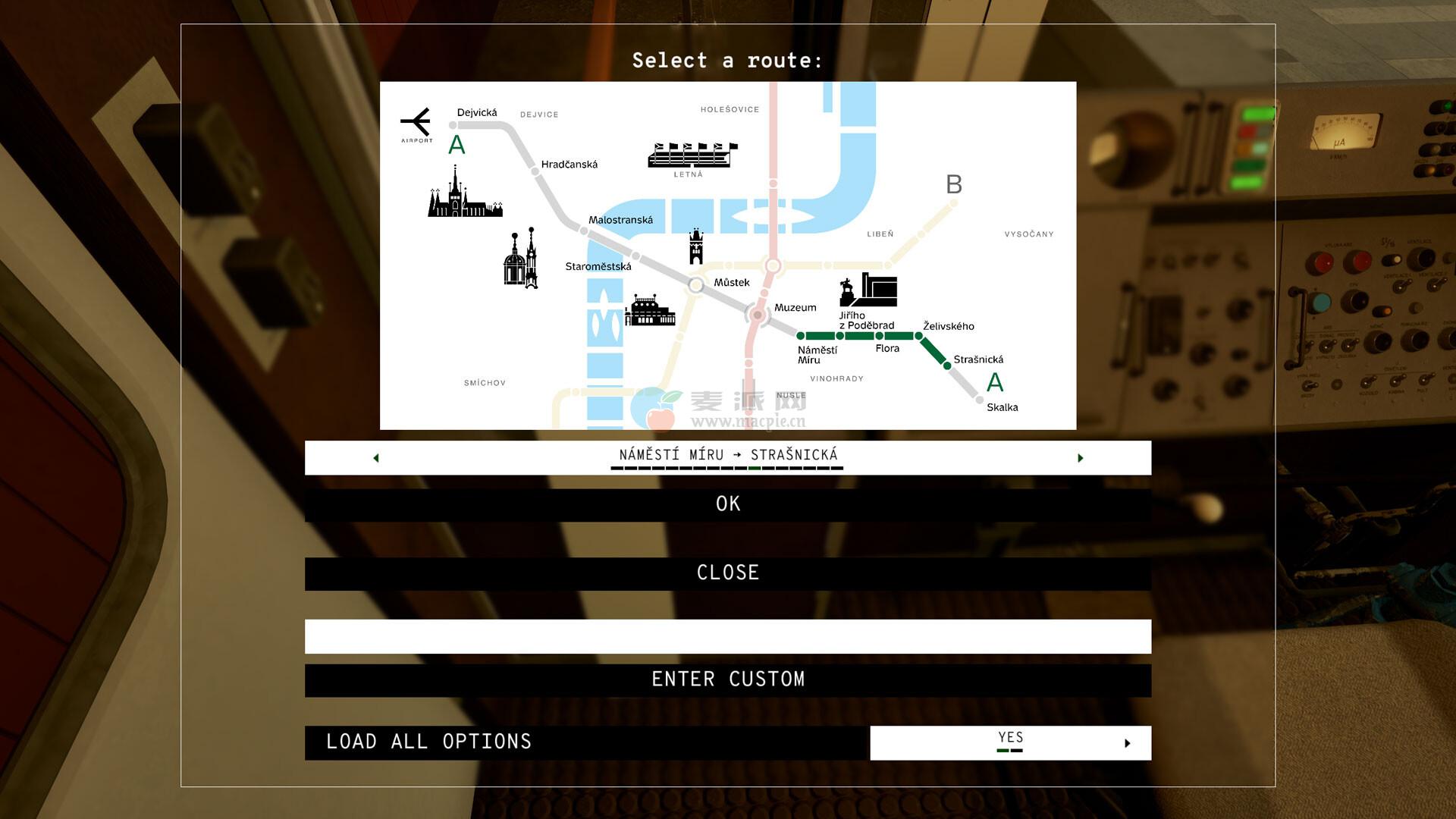The height and width of the screenshot is (819, 1456).
Task: Close the route selection dialog
Action: [727, 573]
